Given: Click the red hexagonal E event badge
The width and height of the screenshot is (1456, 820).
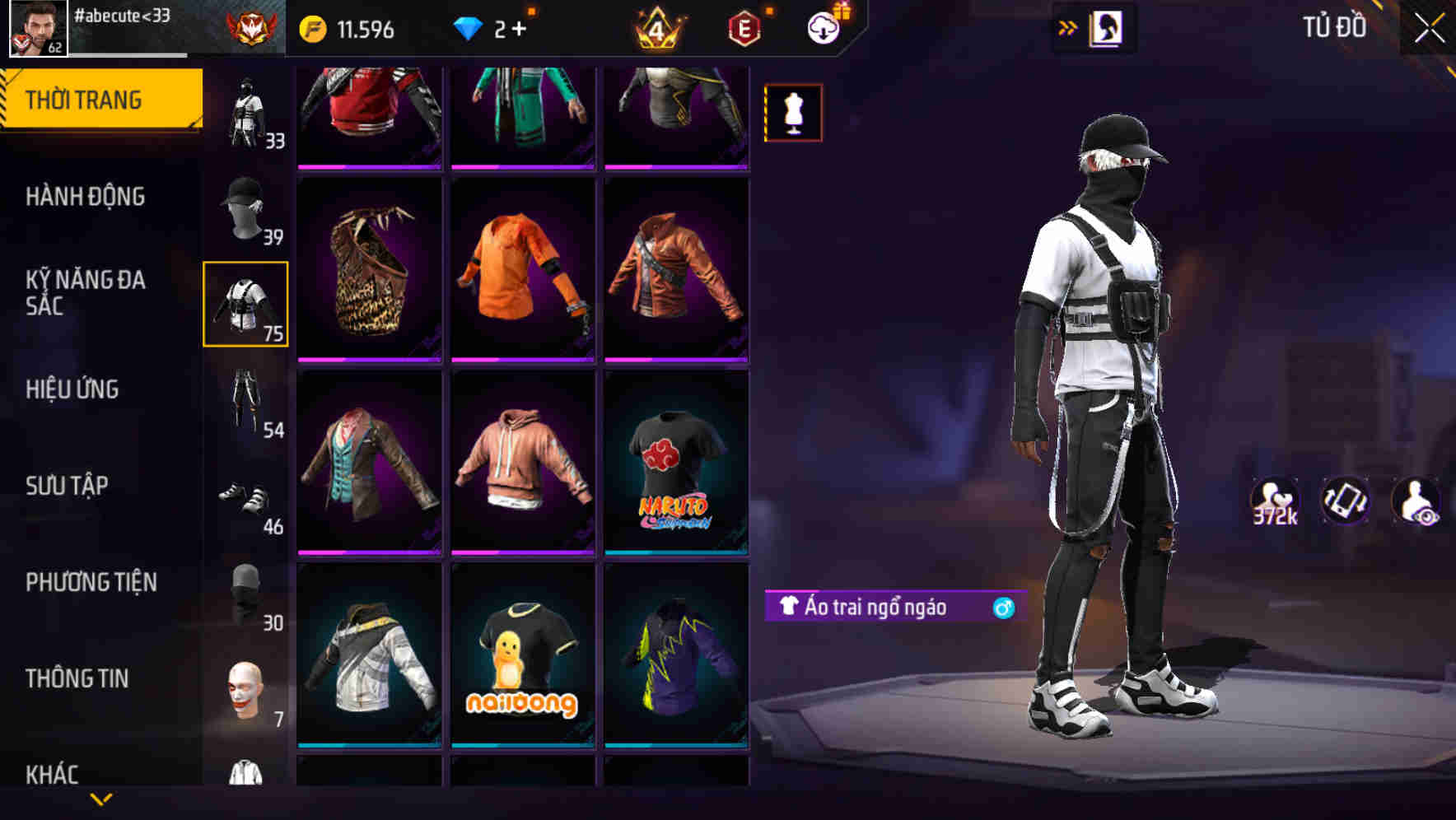Looking at the screenshot, I should click(742, 27).
